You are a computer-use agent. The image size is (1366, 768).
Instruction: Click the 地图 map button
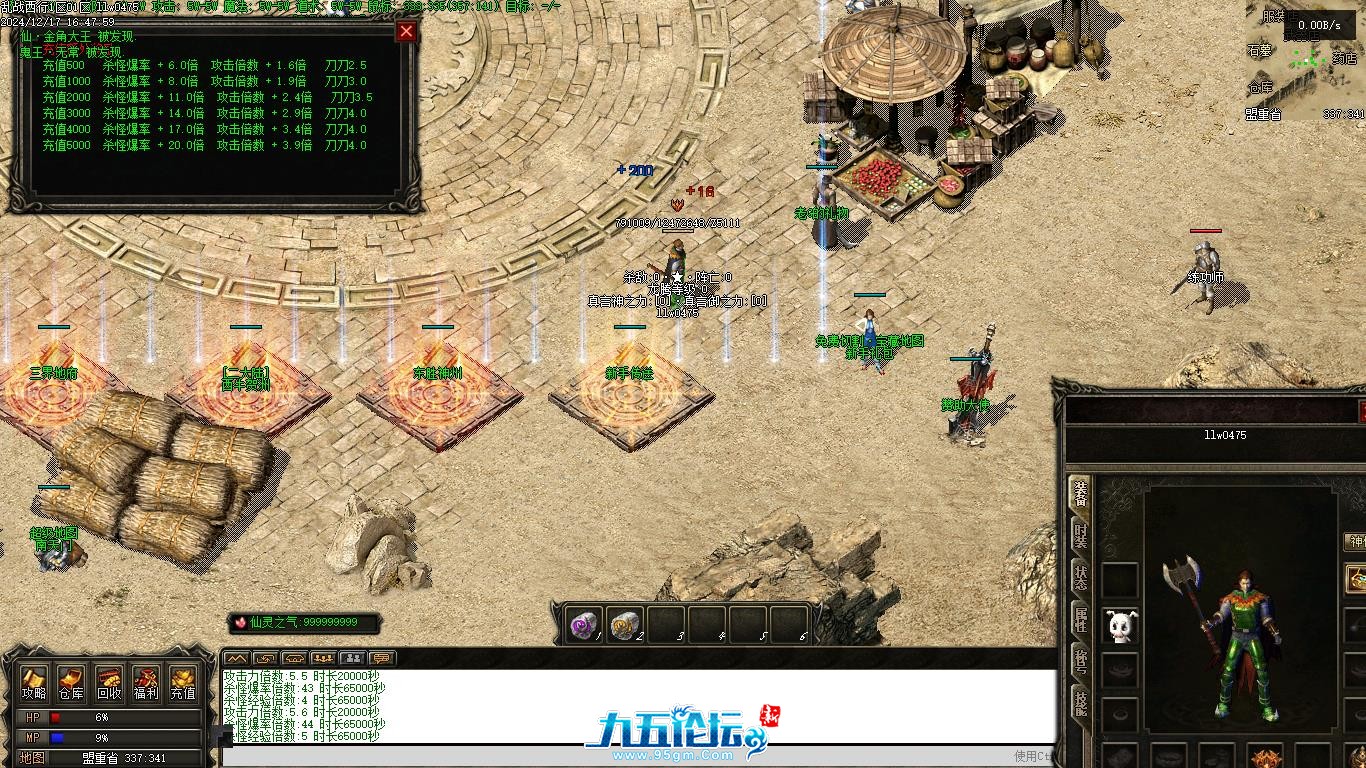point(33,758)
